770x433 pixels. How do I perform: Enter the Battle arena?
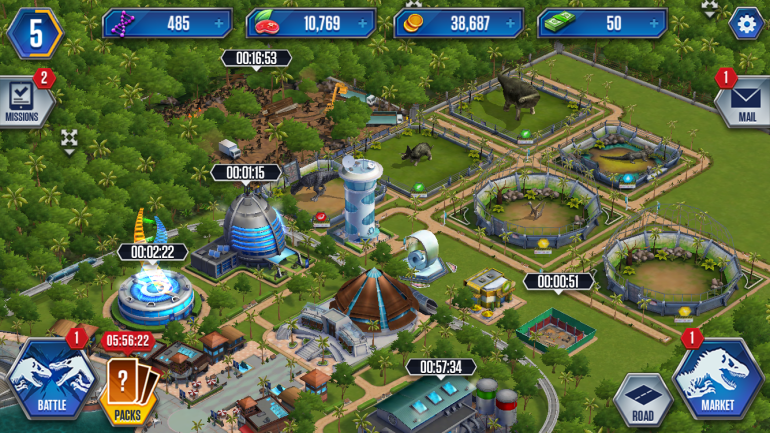tap(50, 381)
